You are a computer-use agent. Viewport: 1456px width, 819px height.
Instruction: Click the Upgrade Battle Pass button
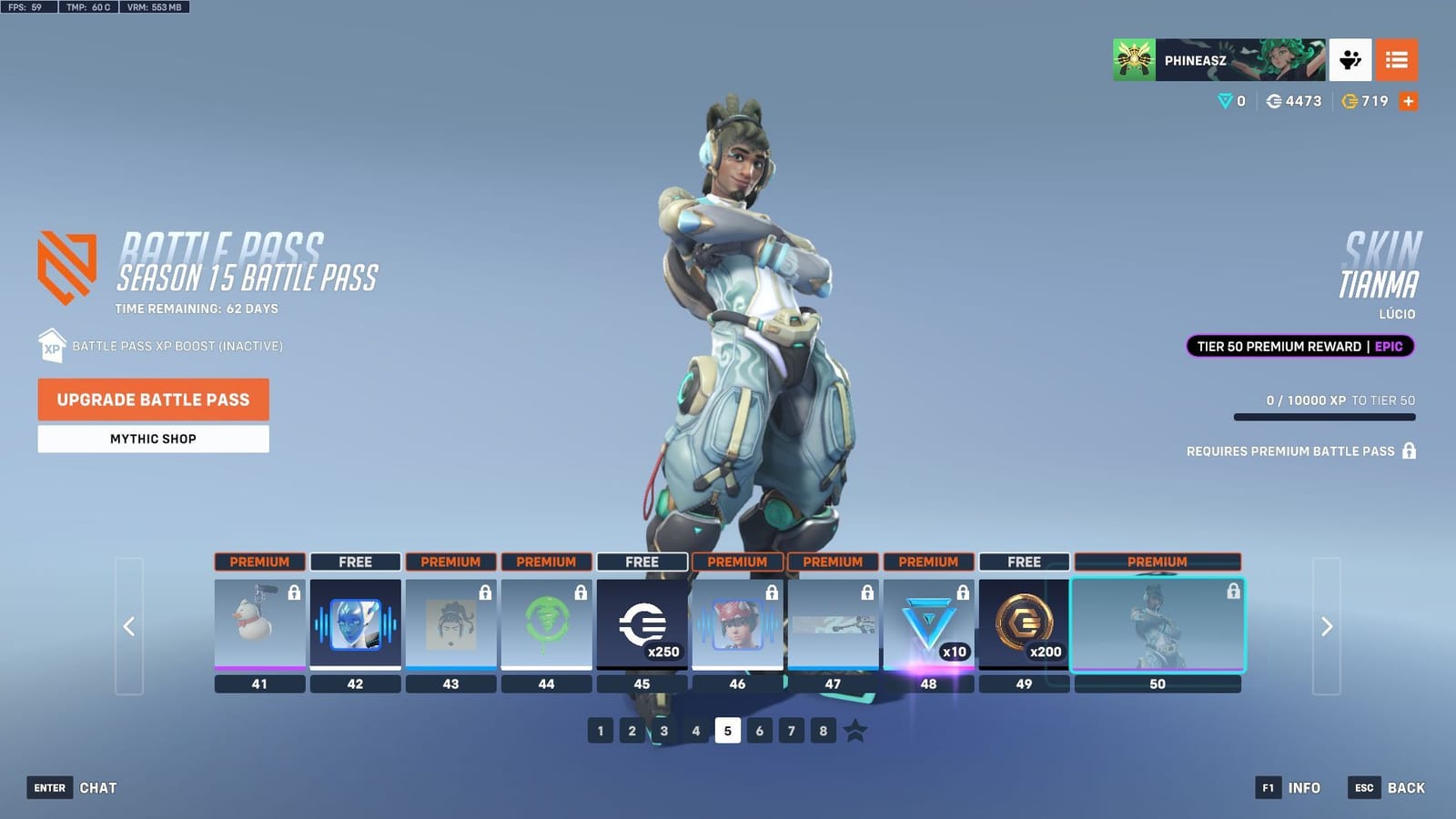[x=152, y=399]
